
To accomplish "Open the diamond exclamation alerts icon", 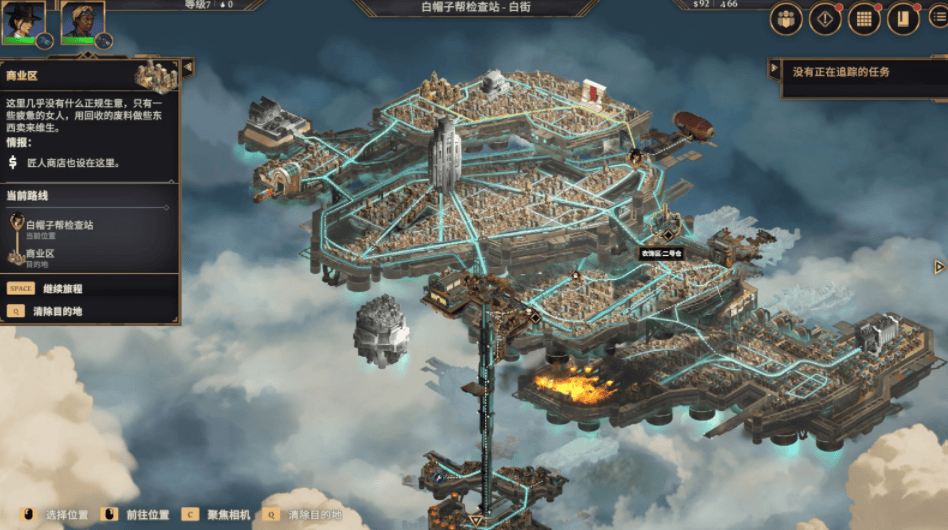I will click(824, 20).
